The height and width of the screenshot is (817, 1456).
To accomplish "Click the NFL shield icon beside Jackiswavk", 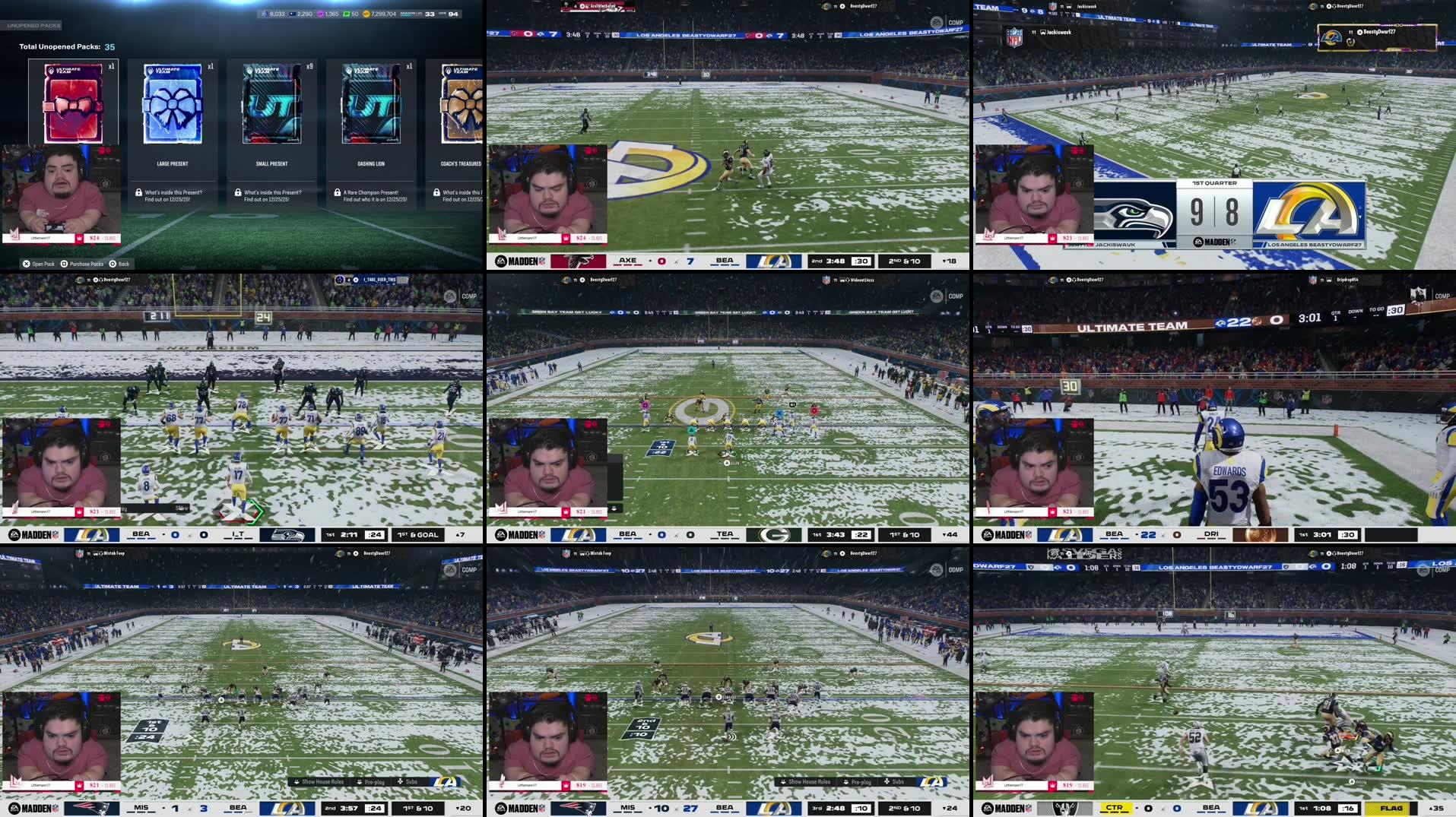I will (x=1014, y=36).
